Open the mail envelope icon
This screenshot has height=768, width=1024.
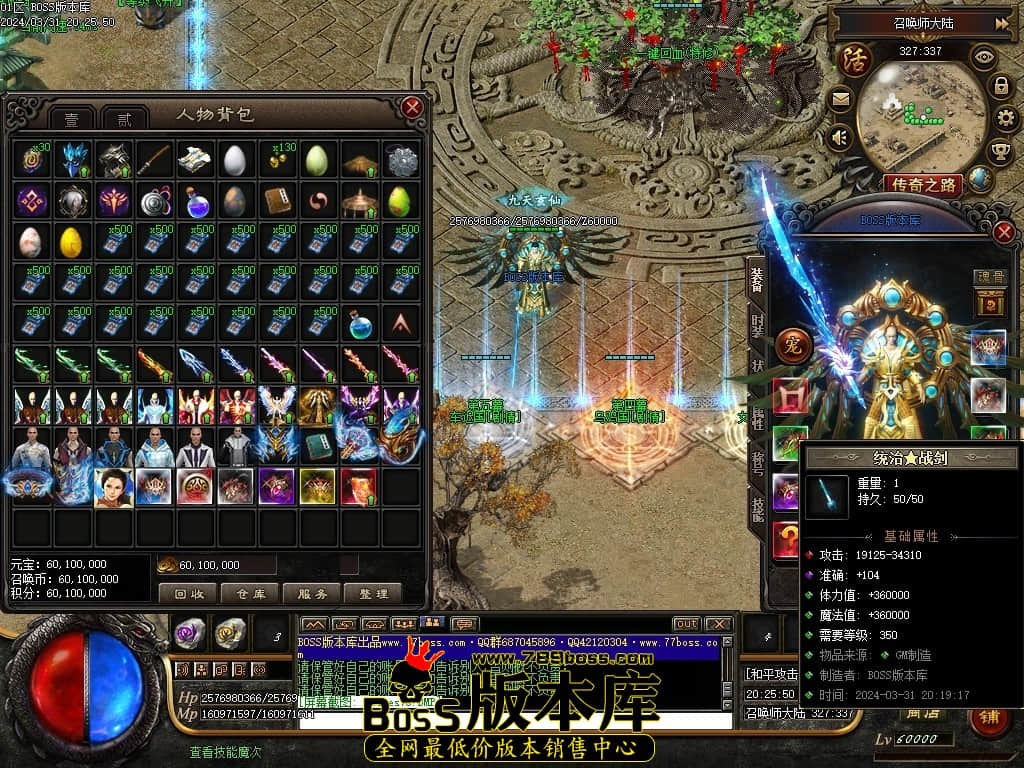839,99
